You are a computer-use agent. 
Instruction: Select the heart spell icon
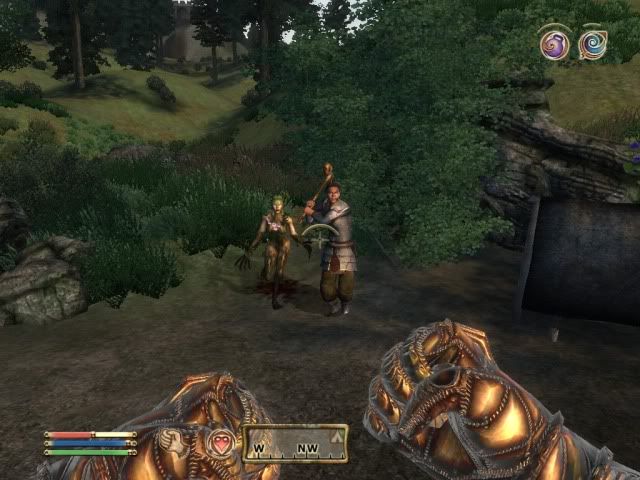[x=220, y=441]
